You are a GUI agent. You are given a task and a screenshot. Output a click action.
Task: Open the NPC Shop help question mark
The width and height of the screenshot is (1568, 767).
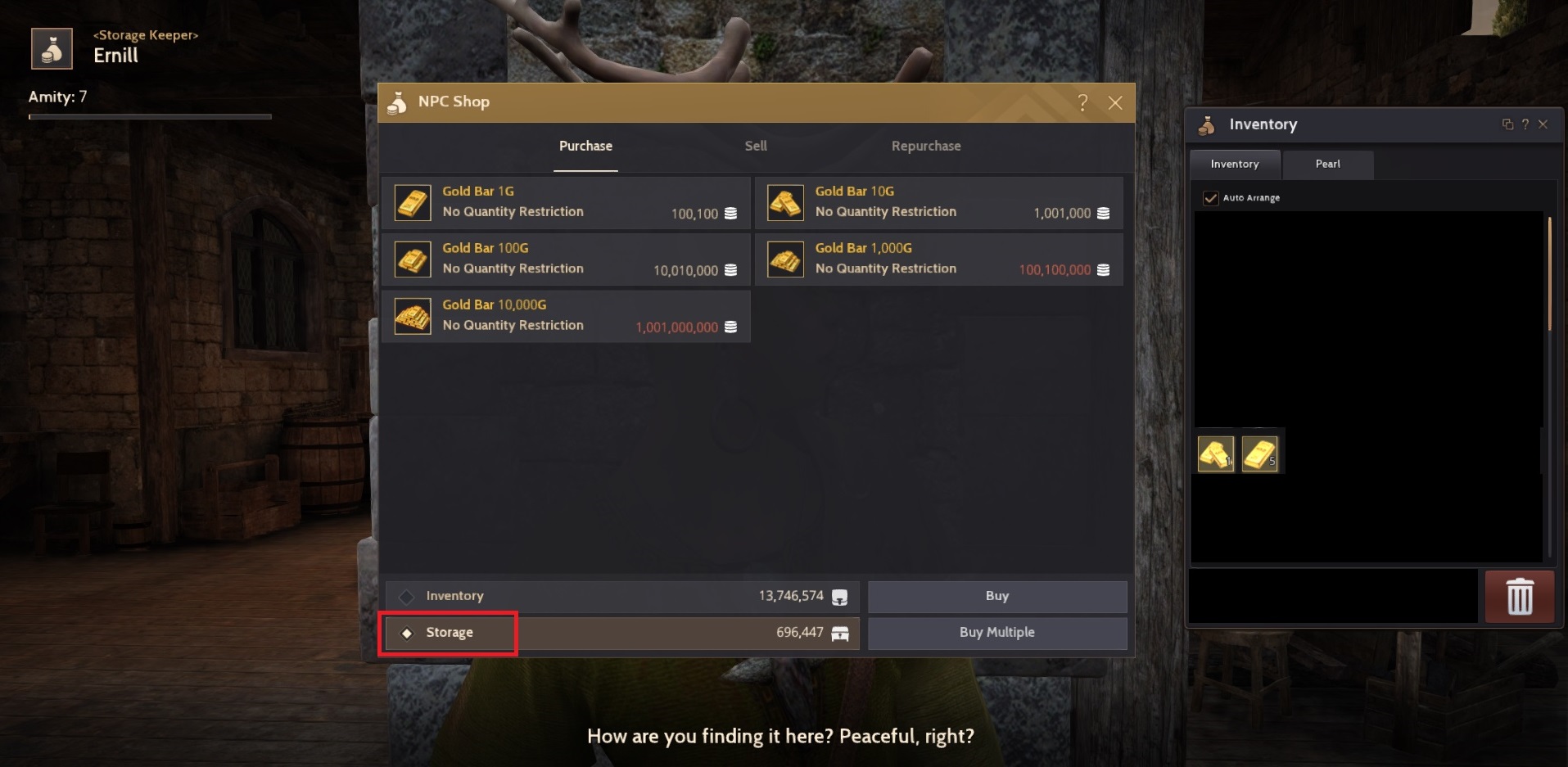coord(1082,103)
